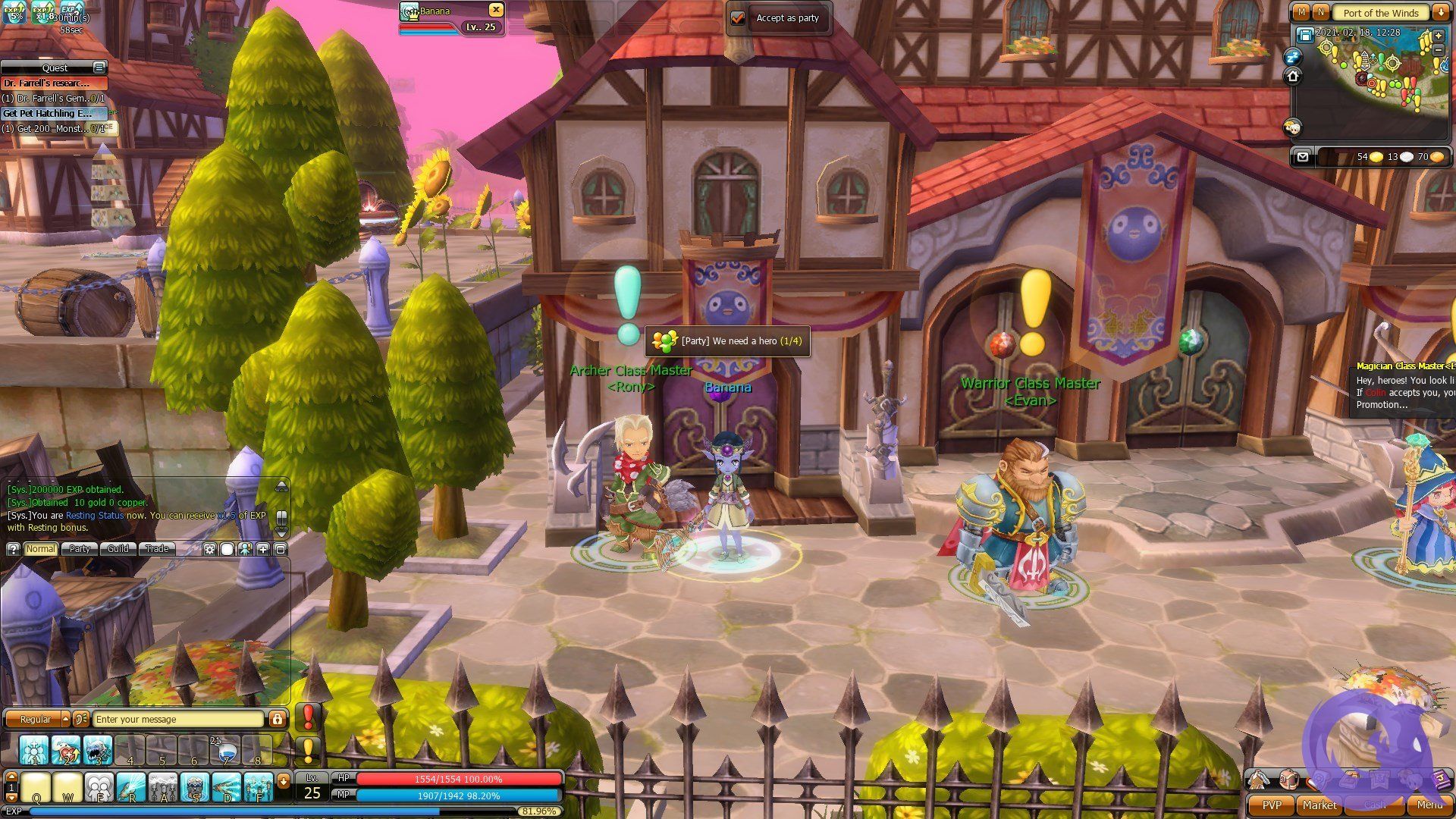Zoom out the minimap with the minus button

point(1439,49)
